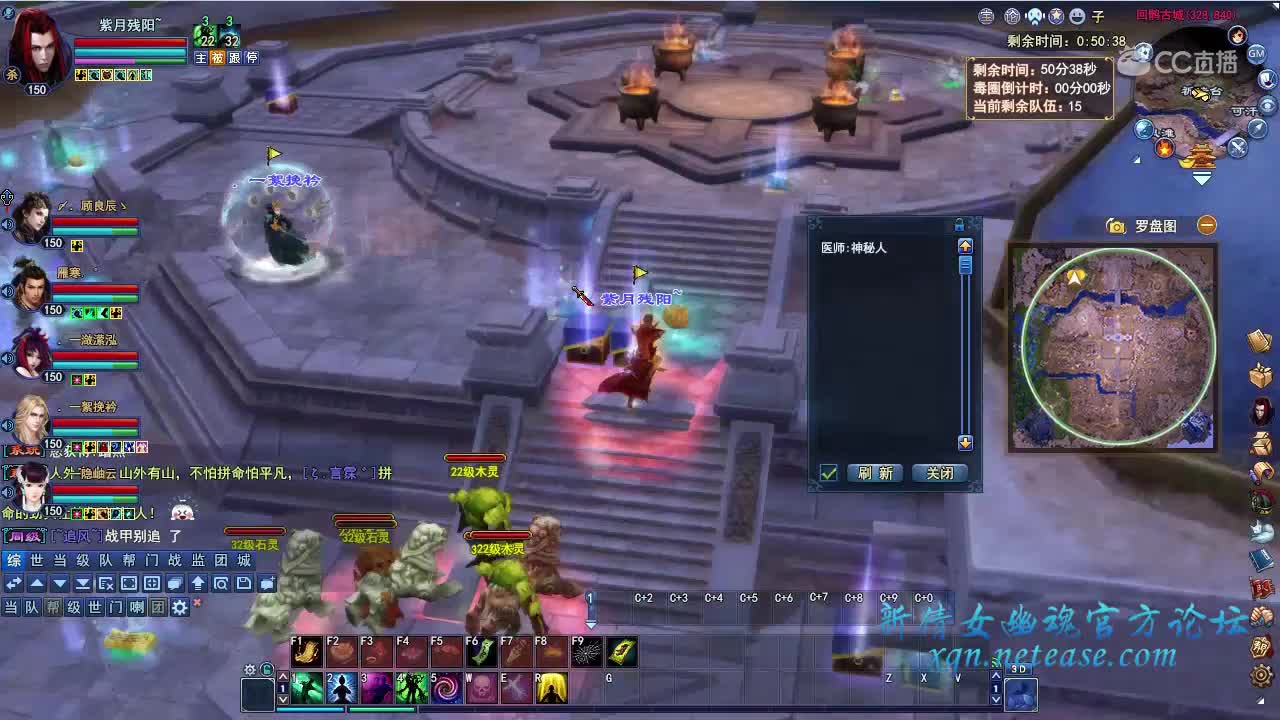
Task: Click the GM icon near the minimap
Action: click(x=1256, y=53)
